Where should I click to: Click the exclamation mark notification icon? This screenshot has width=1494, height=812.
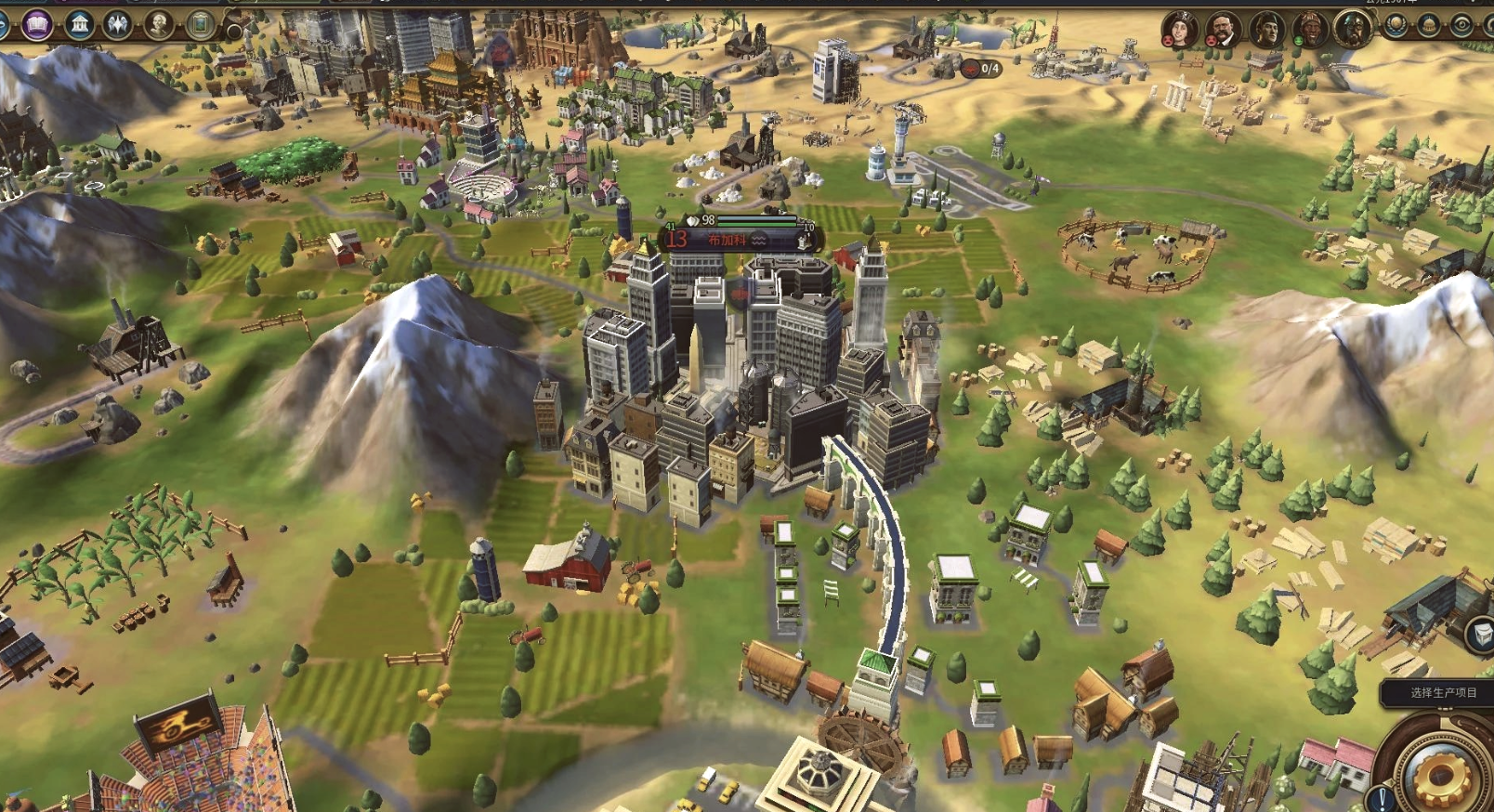(1382, 798)
